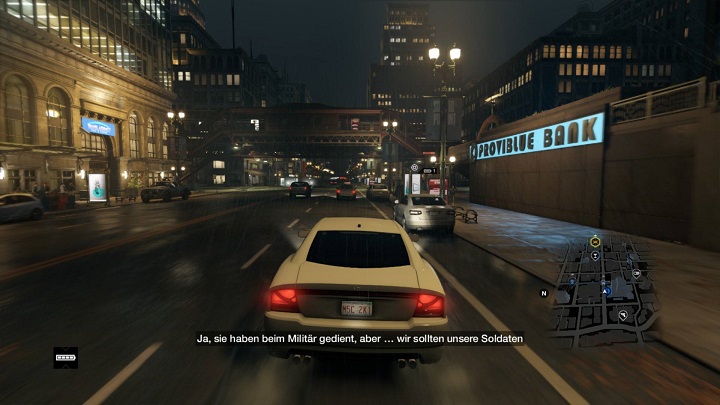Click the north compass indicator

tap(544, 293)
